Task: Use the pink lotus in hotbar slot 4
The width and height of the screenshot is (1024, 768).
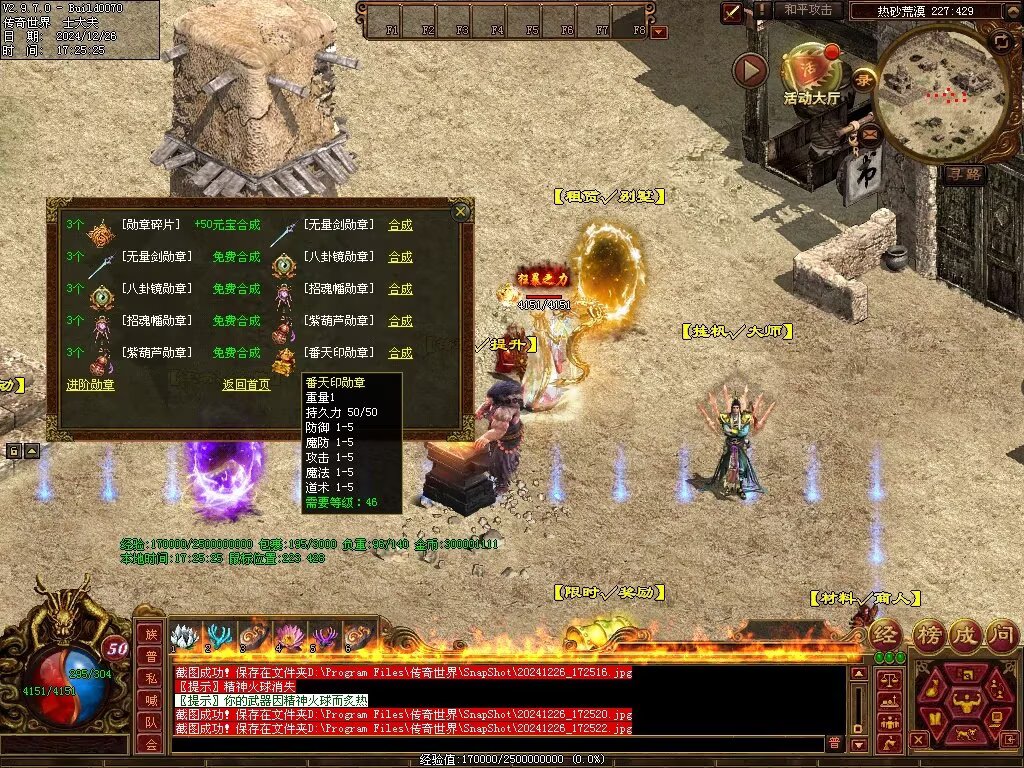Action: (x=288, y=637)
